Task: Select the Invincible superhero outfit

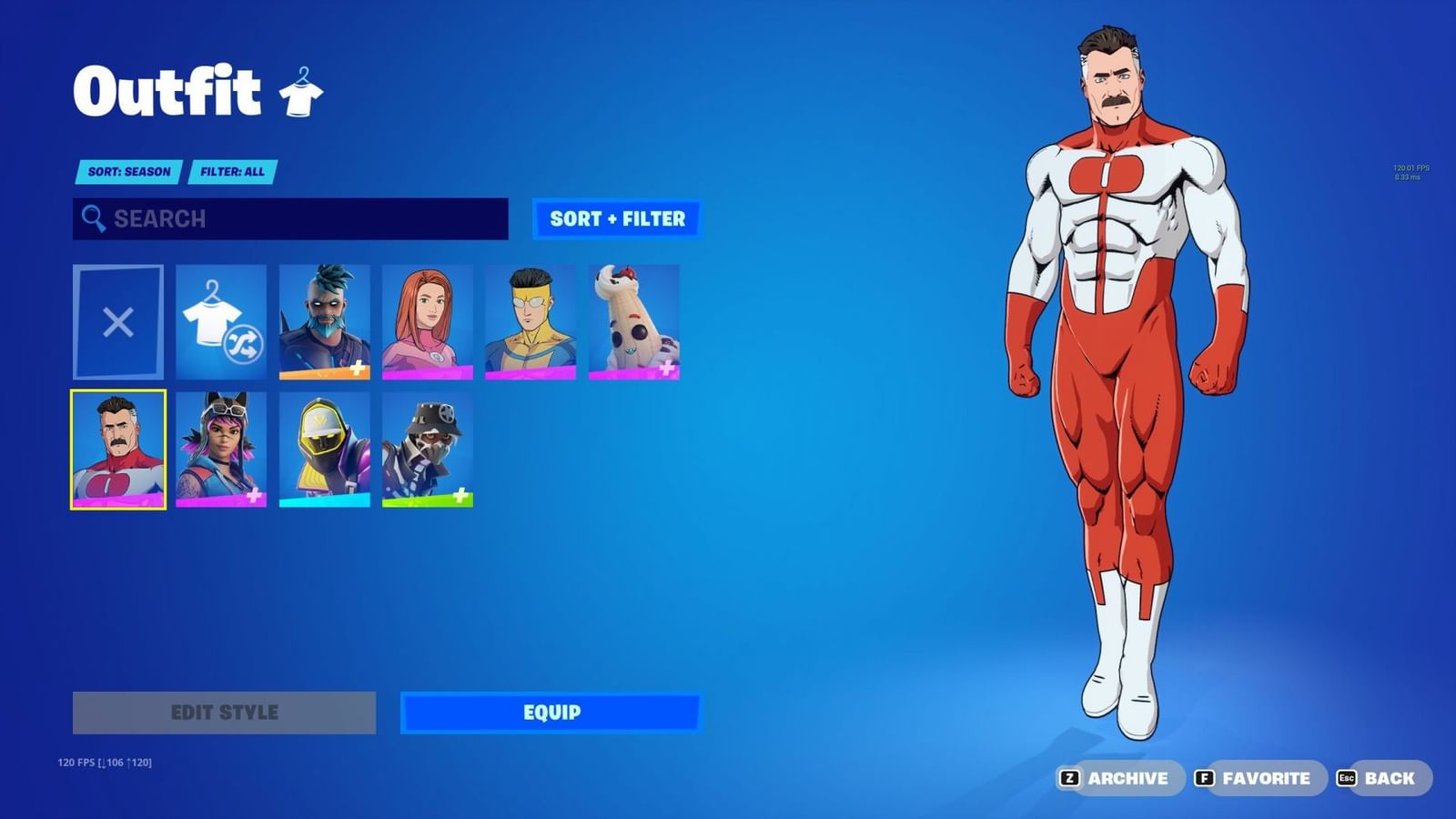Action: pos(531,320)
